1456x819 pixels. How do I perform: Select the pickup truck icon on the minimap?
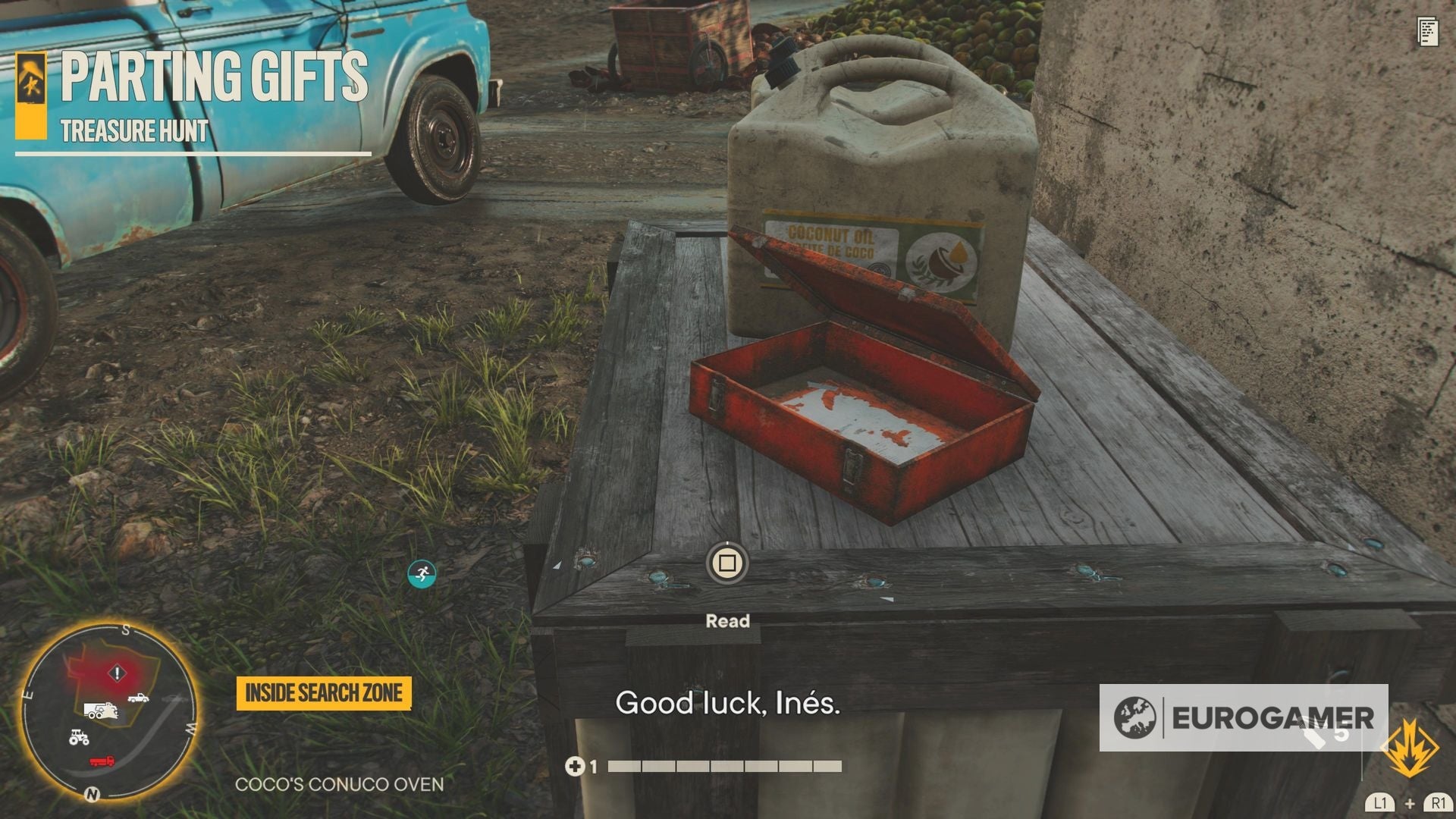[x=137, y=698]
